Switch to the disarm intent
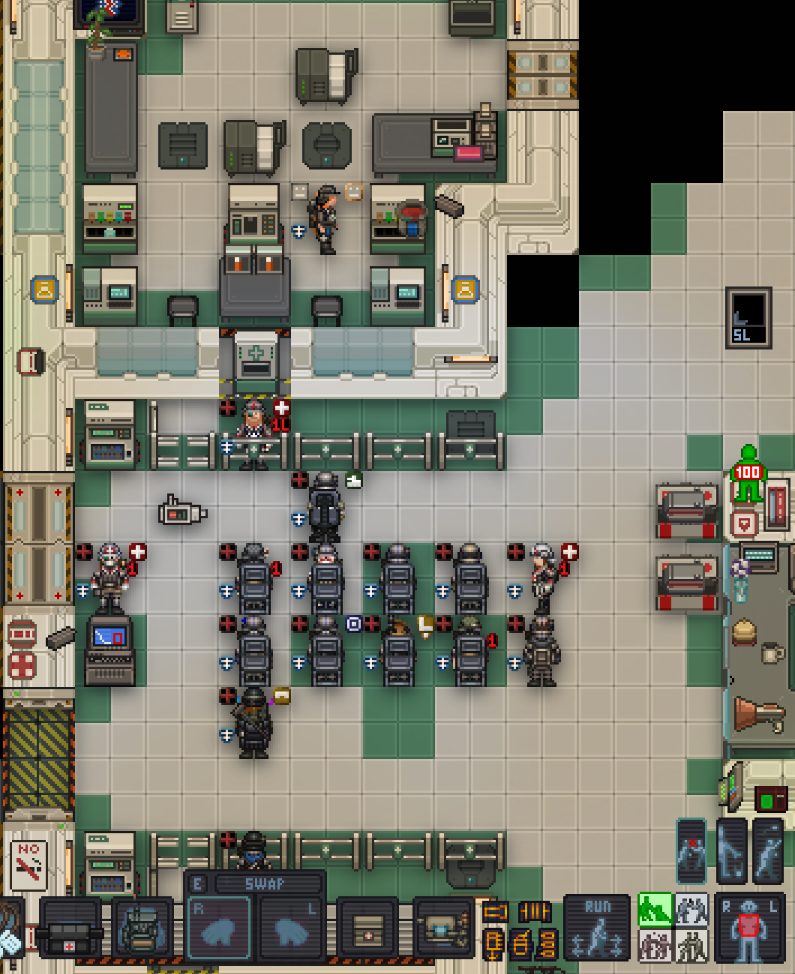Image resolution: width=795 pixels, height=974 pixels. tap(689, 909)
